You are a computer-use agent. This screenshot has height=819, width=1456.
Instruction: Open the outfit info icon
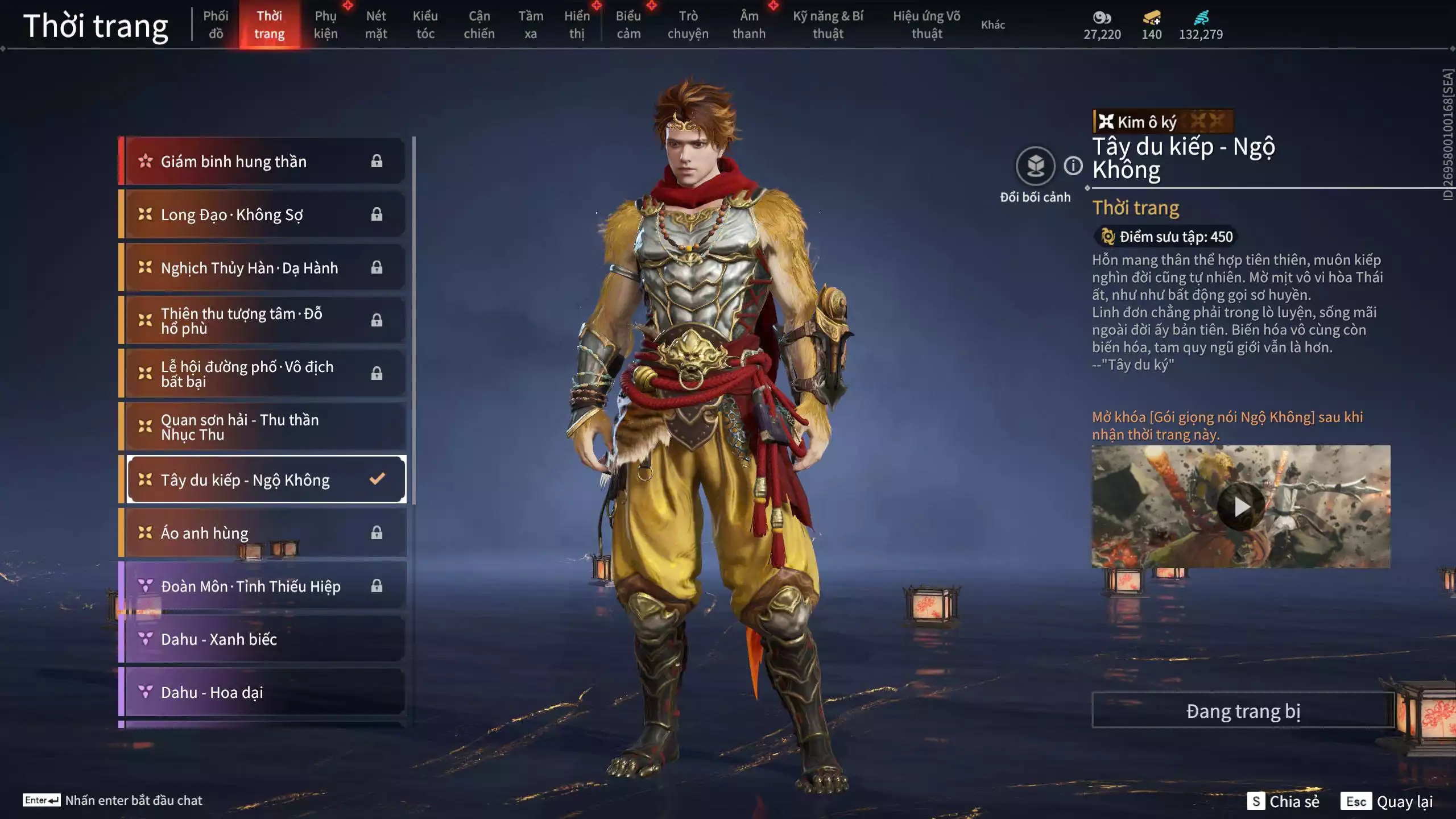tap(1073, 166)
